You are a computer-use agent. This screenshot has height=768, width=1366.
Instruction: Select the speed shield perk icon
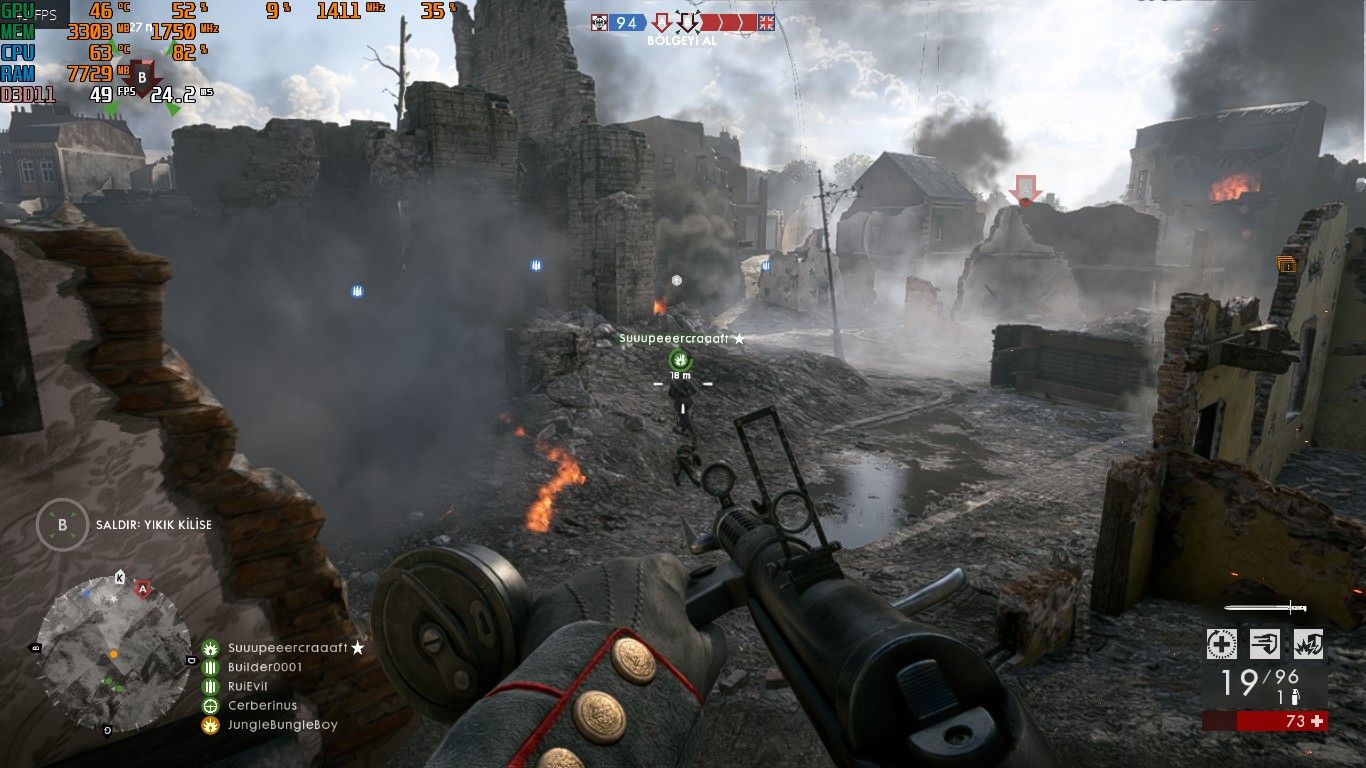click(1265, 644)
